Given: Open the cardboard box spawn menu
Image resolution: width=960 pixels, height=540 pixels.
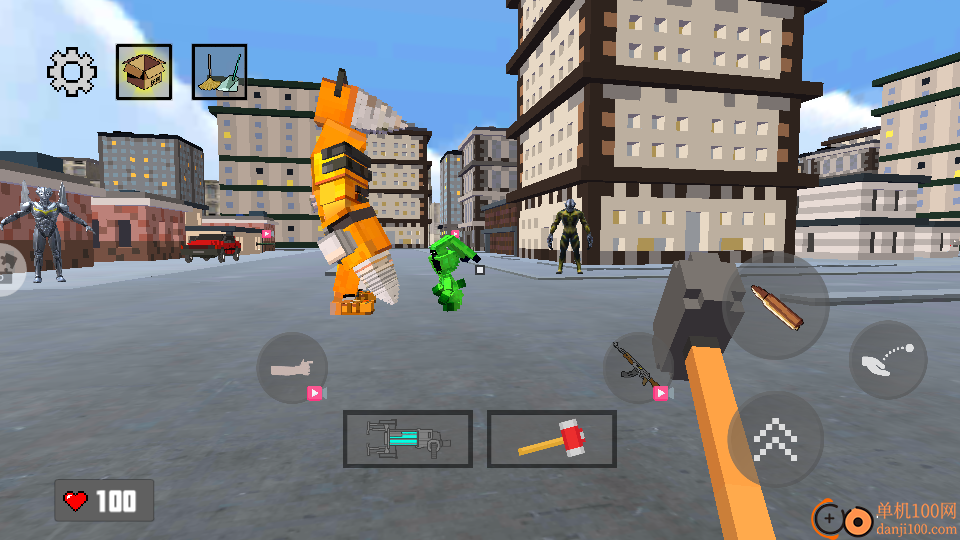Looking at the screenshot, I should click(x=143, y=71).
